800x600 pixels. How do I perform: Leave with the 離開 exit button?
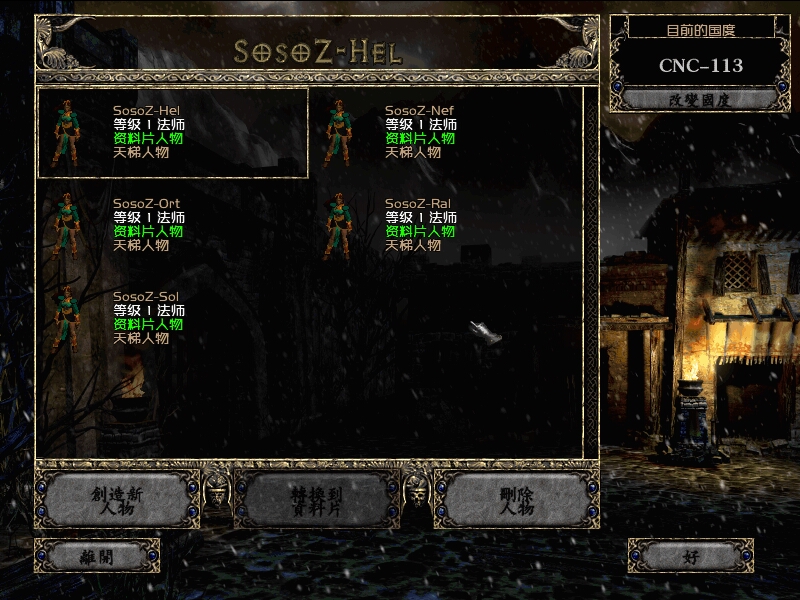(97, 556)
